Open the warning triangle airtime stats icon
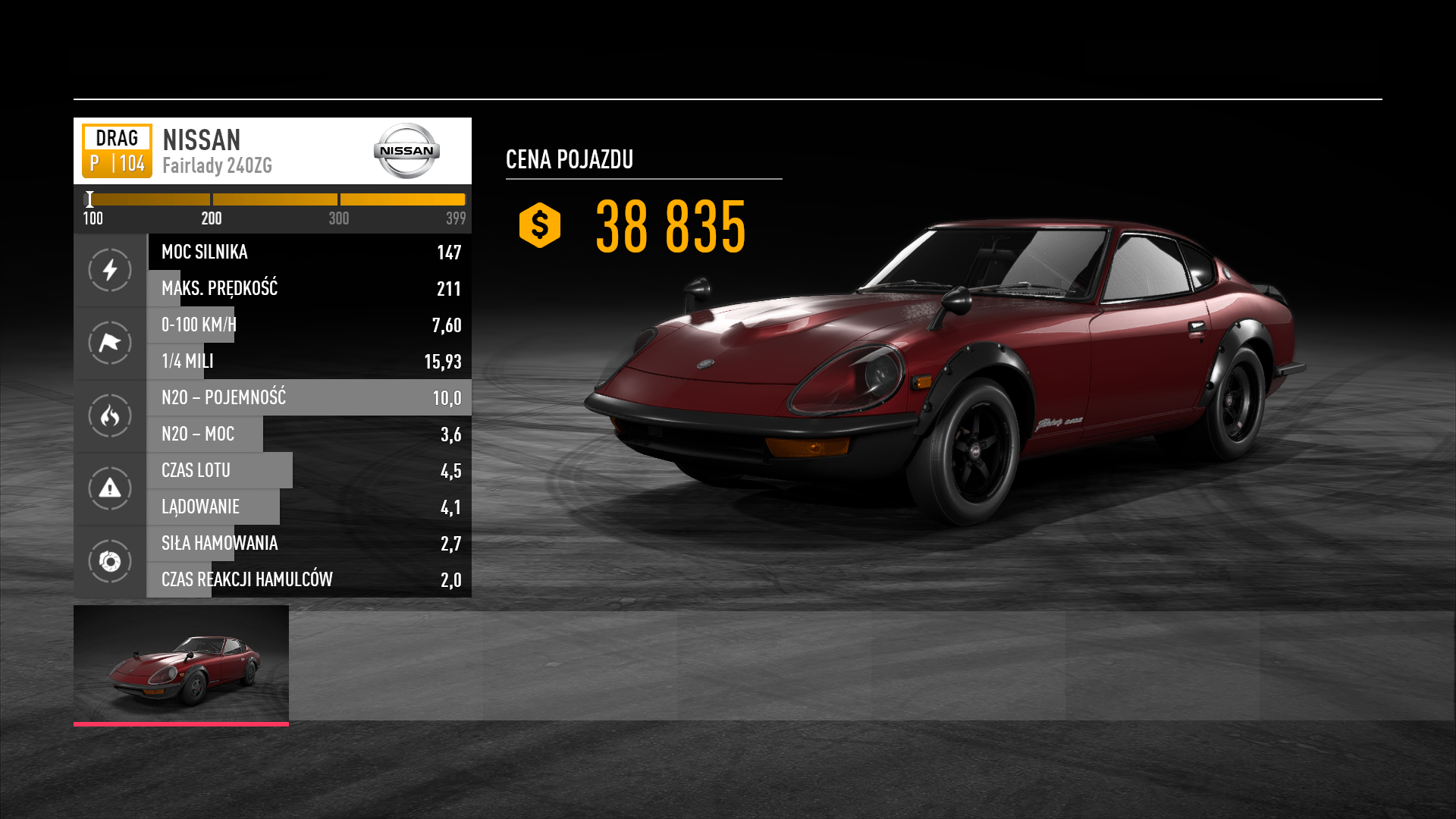 (110, 488)
